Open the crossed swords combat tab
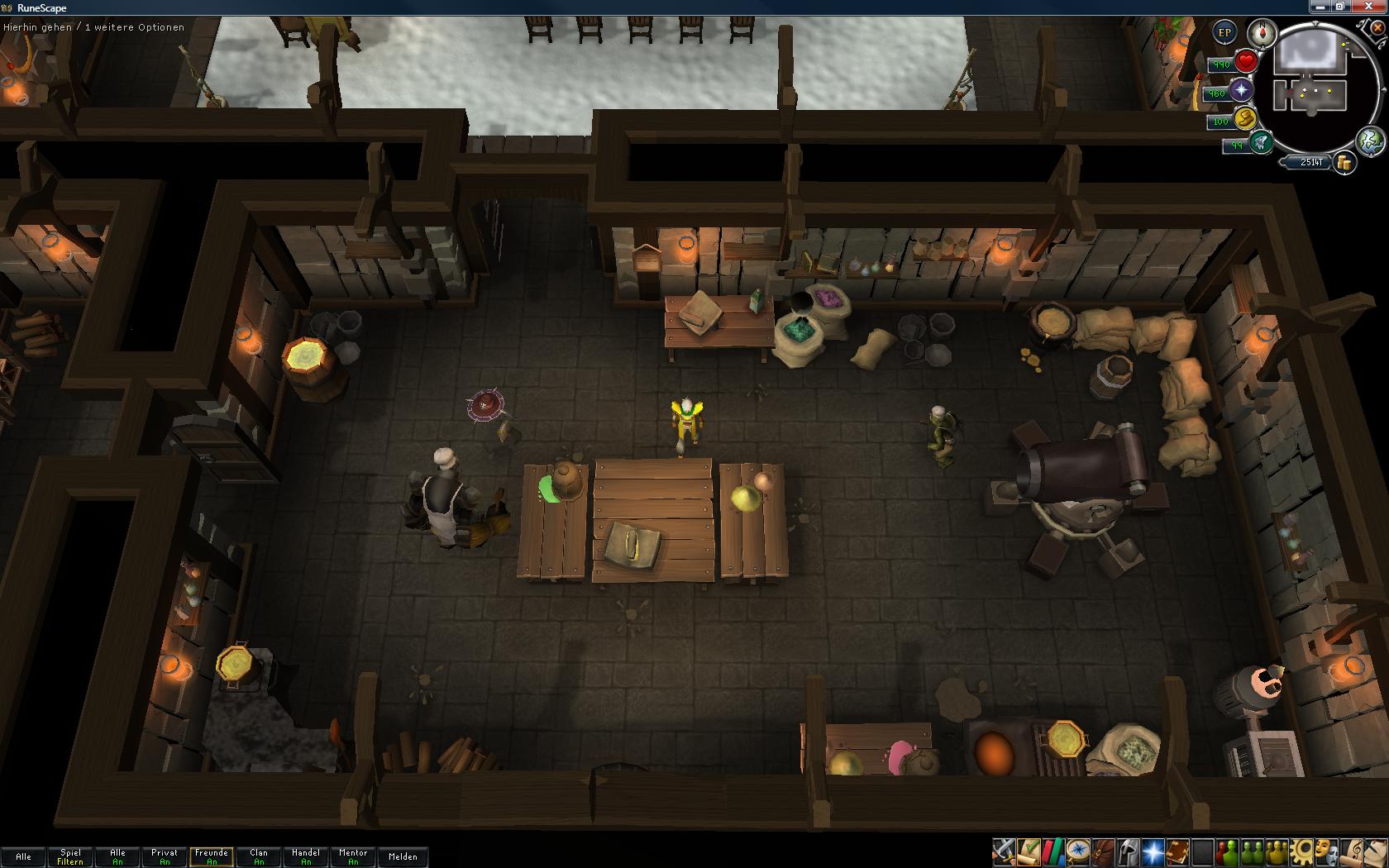1389x868 pixels. tap(1004, 851)
